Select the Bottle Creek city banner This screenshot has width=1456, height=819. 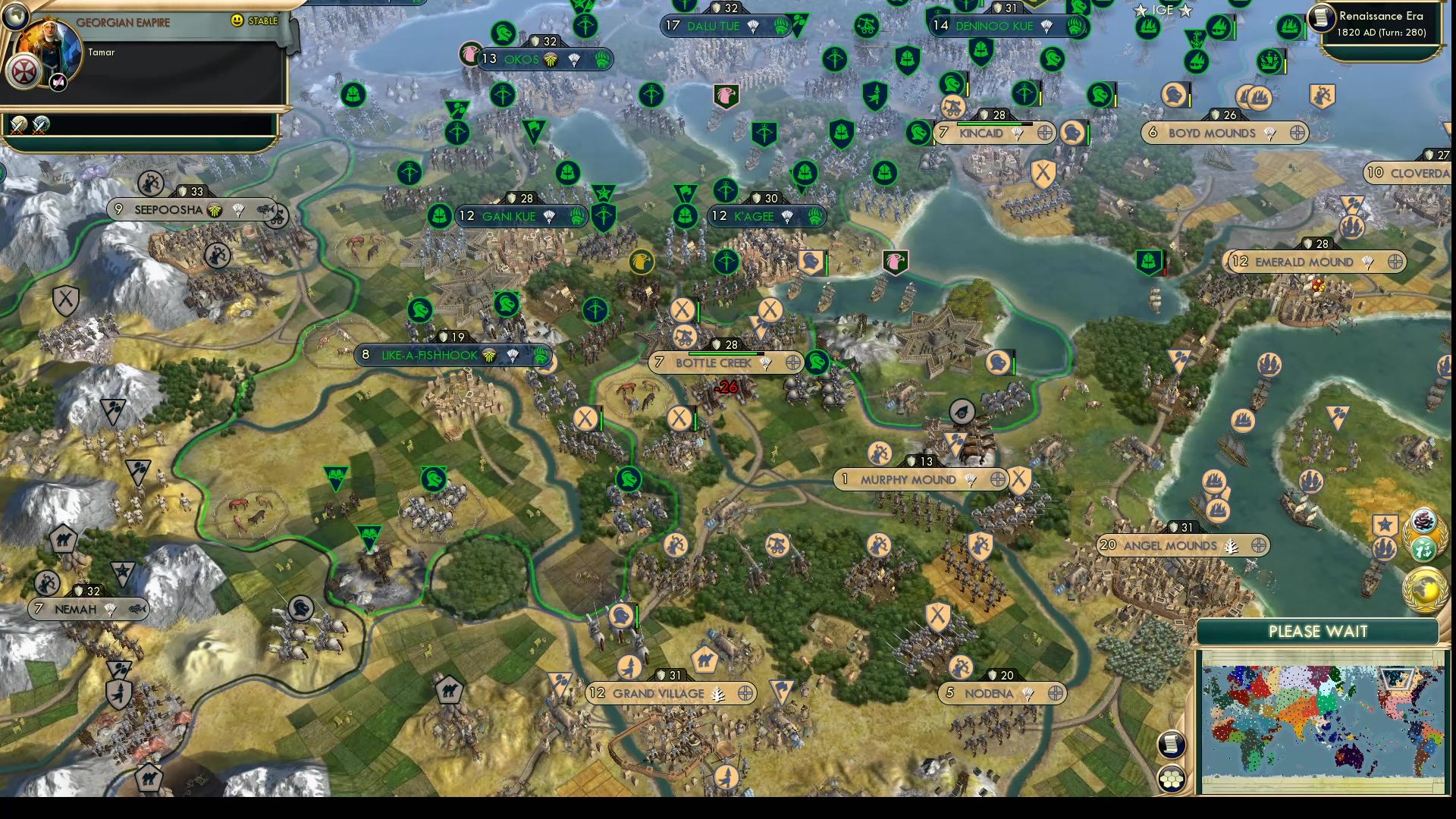713,362
